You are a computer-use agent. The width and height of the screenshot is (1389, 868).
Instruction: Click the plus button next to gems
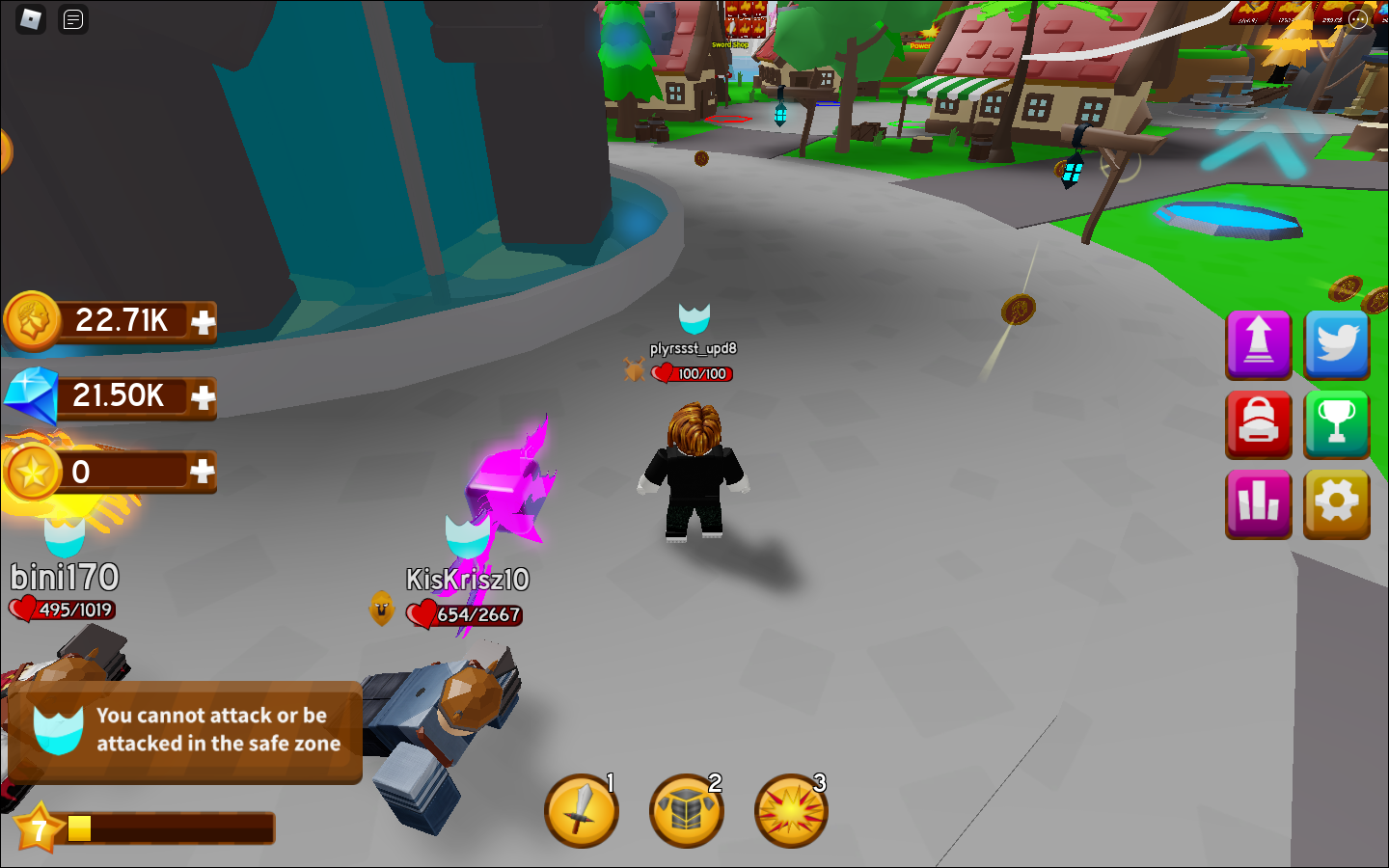click(x=203, y=397)
